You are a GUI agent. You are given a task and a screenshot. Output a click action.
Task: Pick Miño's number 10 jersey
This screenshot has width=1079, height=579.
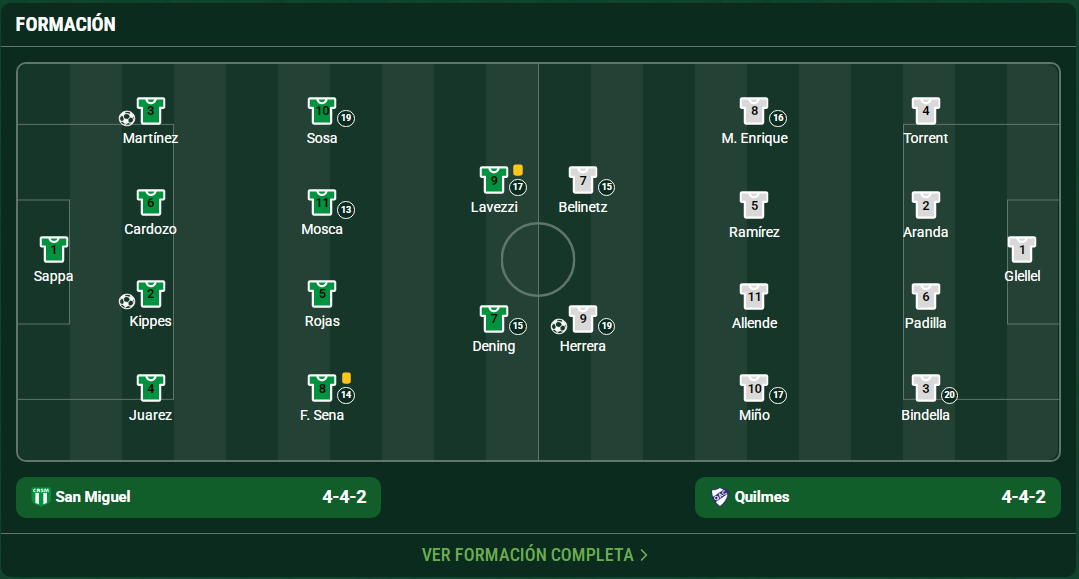coord(754,388)
